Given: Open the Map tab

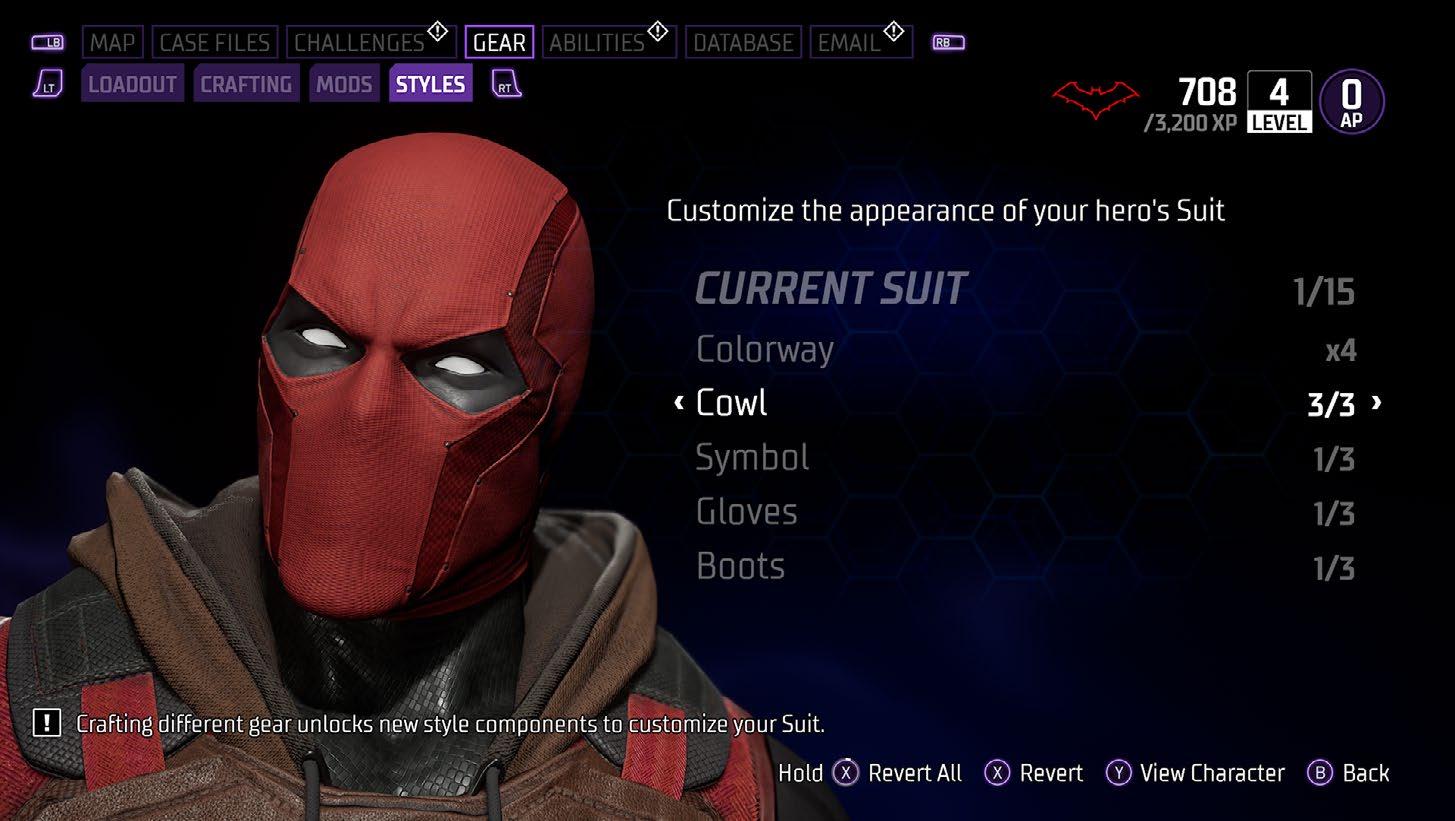Looking at the screenshot, I should pyautogui.click(x=113, y=43).
